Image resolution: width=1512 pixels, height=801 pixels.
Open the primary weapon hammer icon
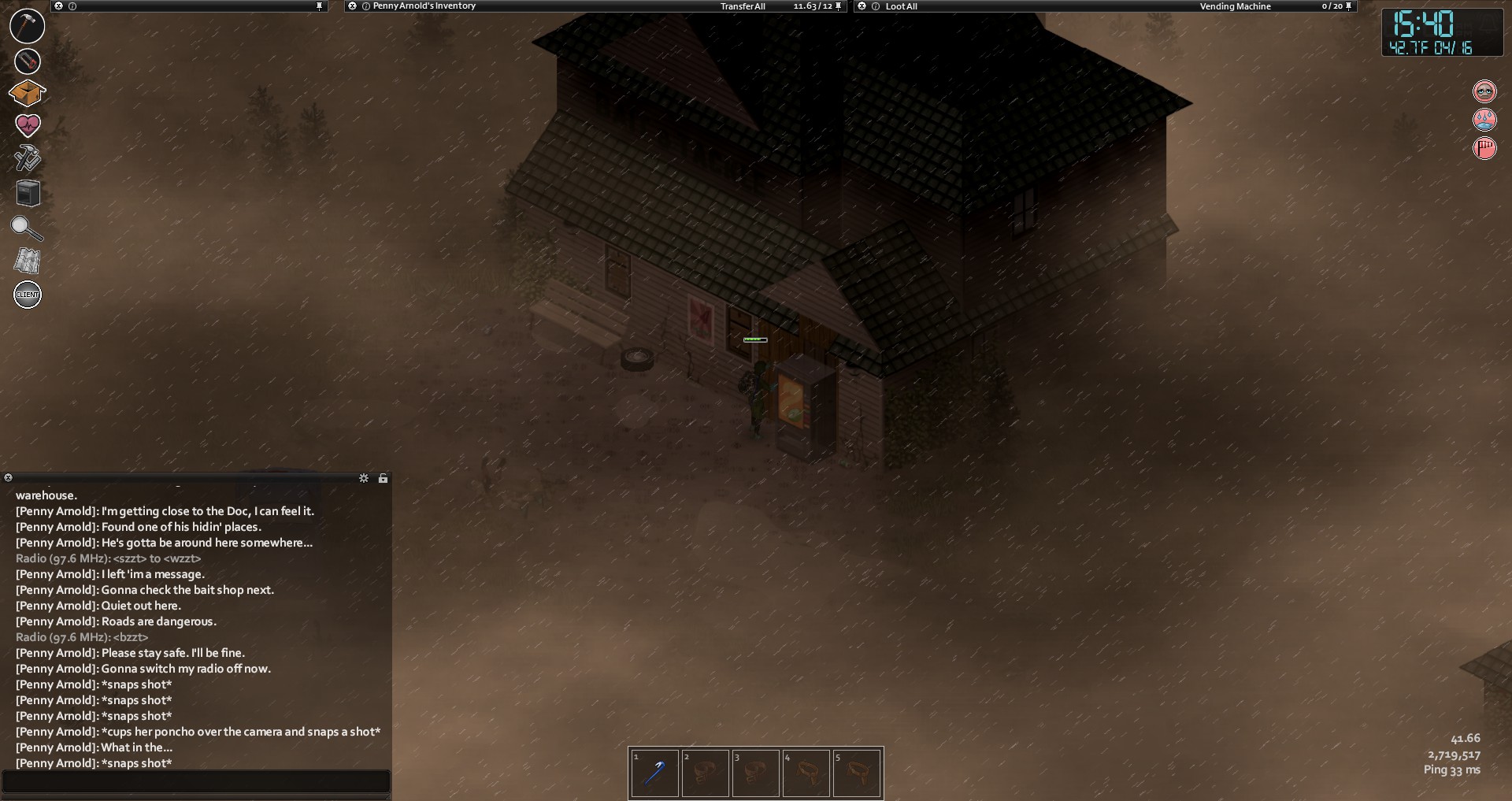(x=27, y=25)
